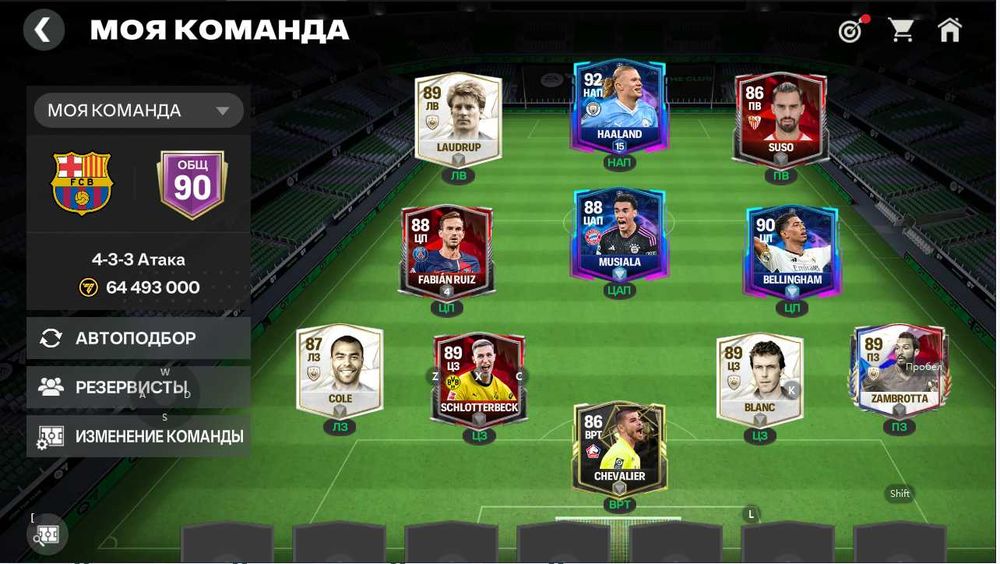Return to the home screen

949,30
